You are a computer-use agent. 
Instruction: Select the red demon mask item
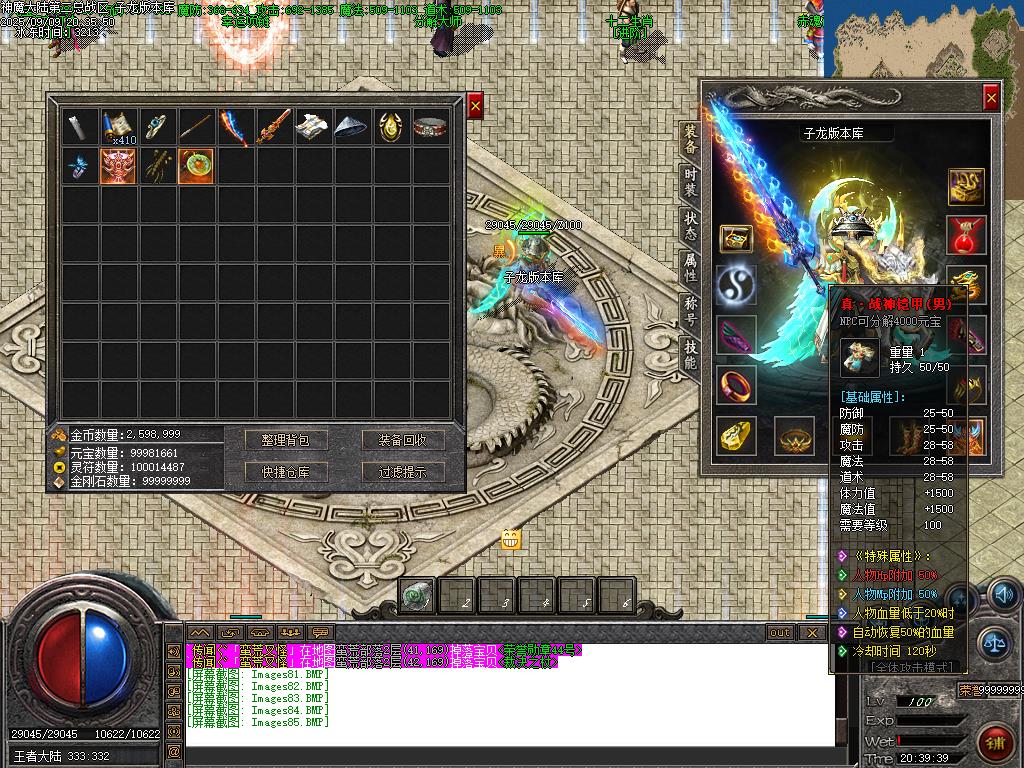coord(119,165)
